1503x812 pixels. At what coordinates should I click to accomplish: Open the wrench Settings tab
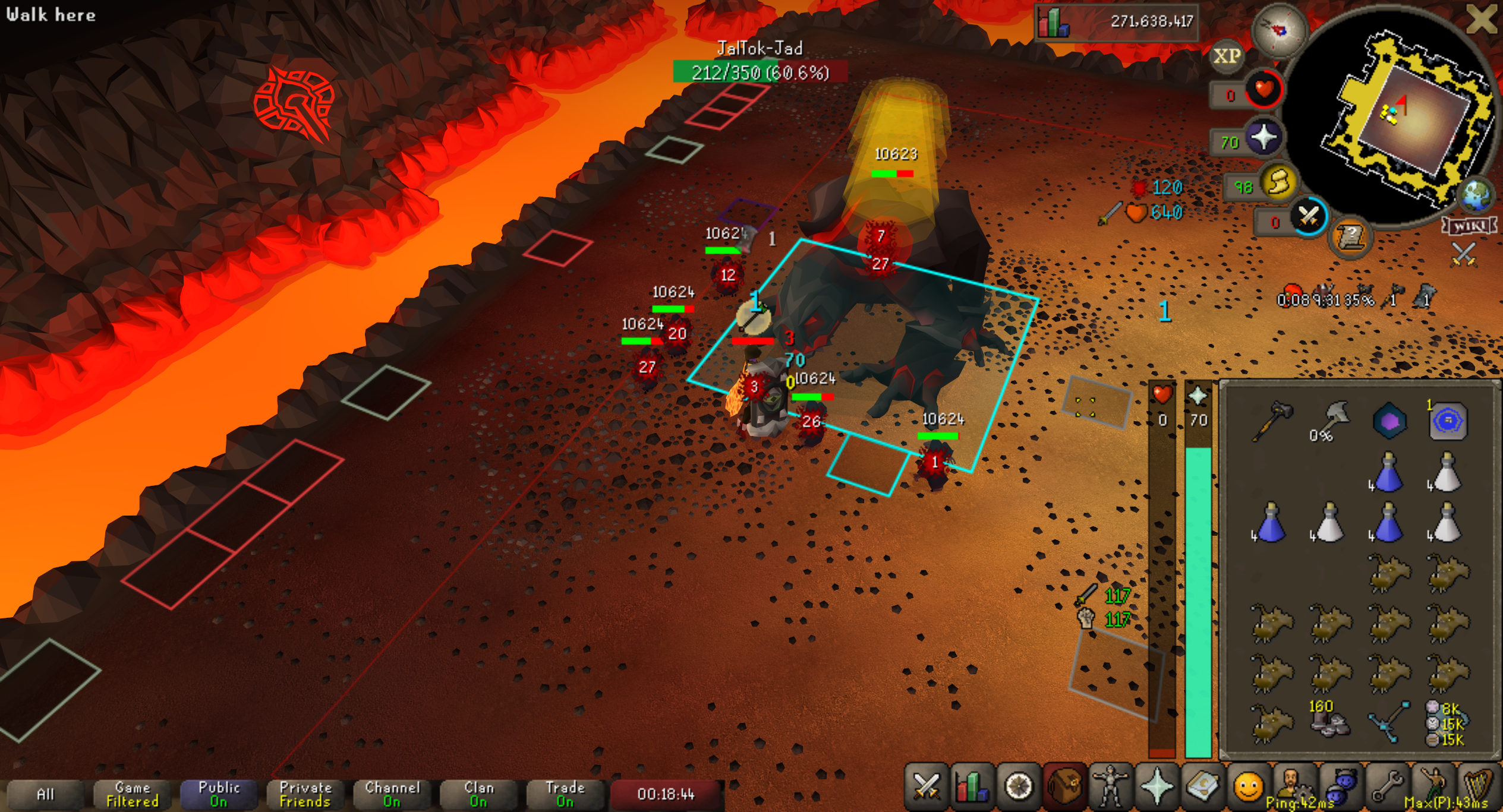pos(1387,787)
